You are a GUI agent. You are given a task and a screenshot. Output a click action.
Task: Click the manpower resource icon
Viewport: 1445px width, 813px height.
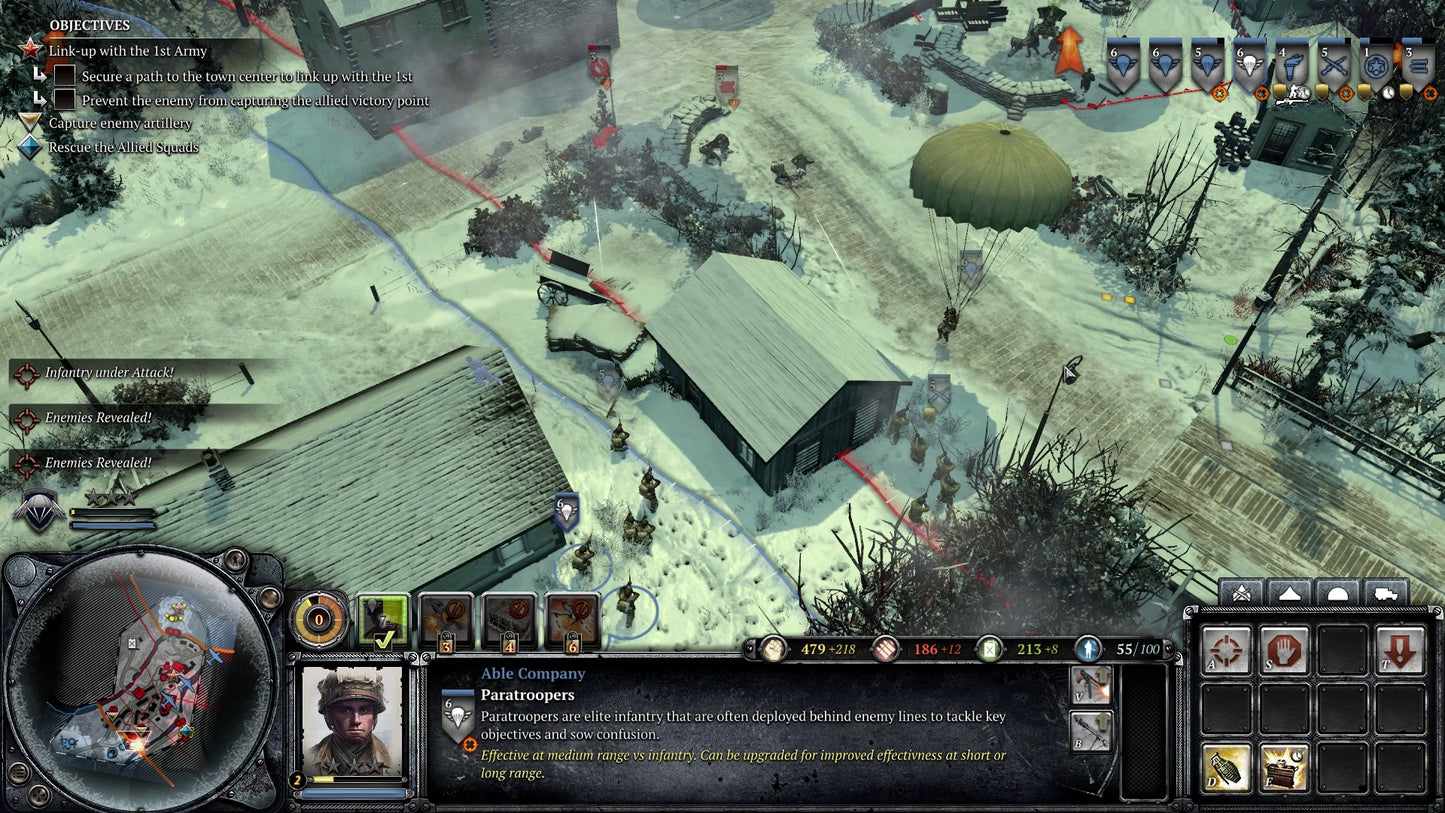point(772,649)
